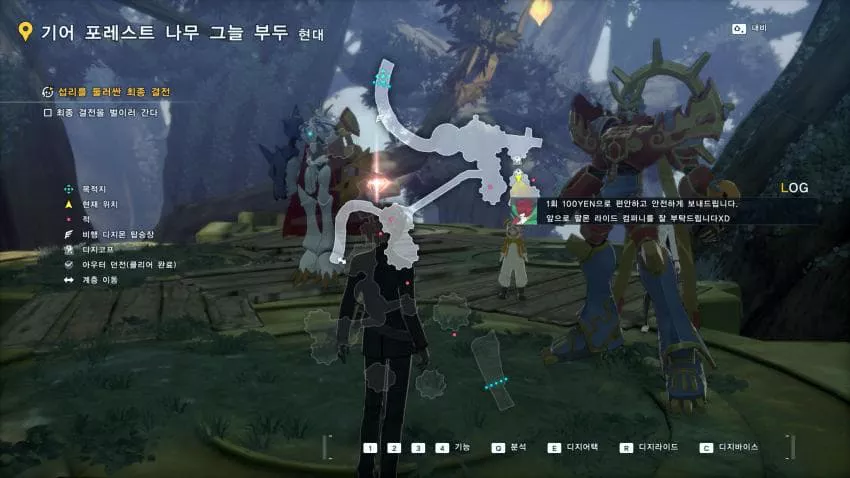Open the quest tracker 섭리를 둘러싼 최종 결전
The width and height of the screenshot is (850, 478).
coord(106,92)
